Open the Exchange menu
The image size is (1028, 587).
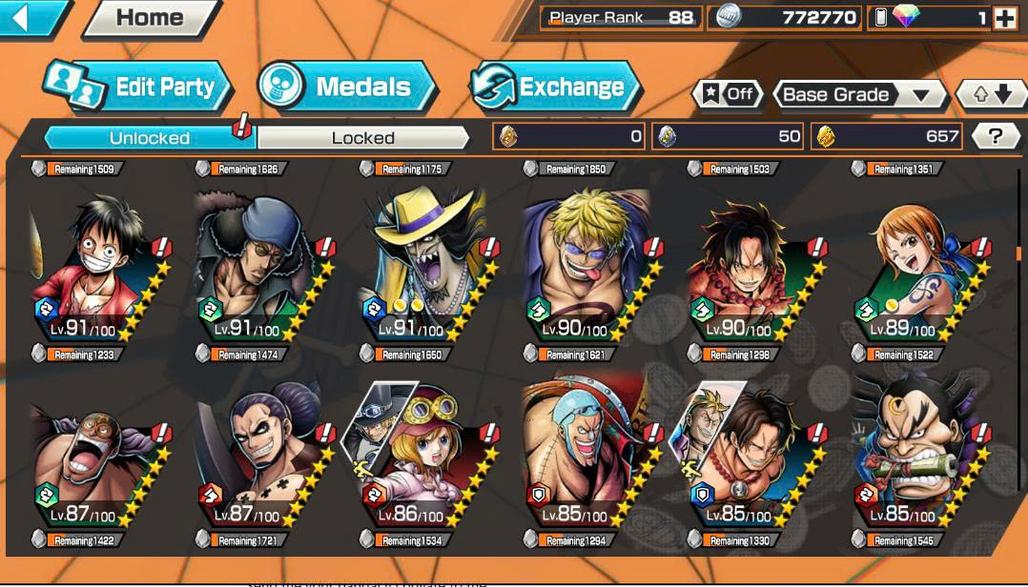(555, 87)
